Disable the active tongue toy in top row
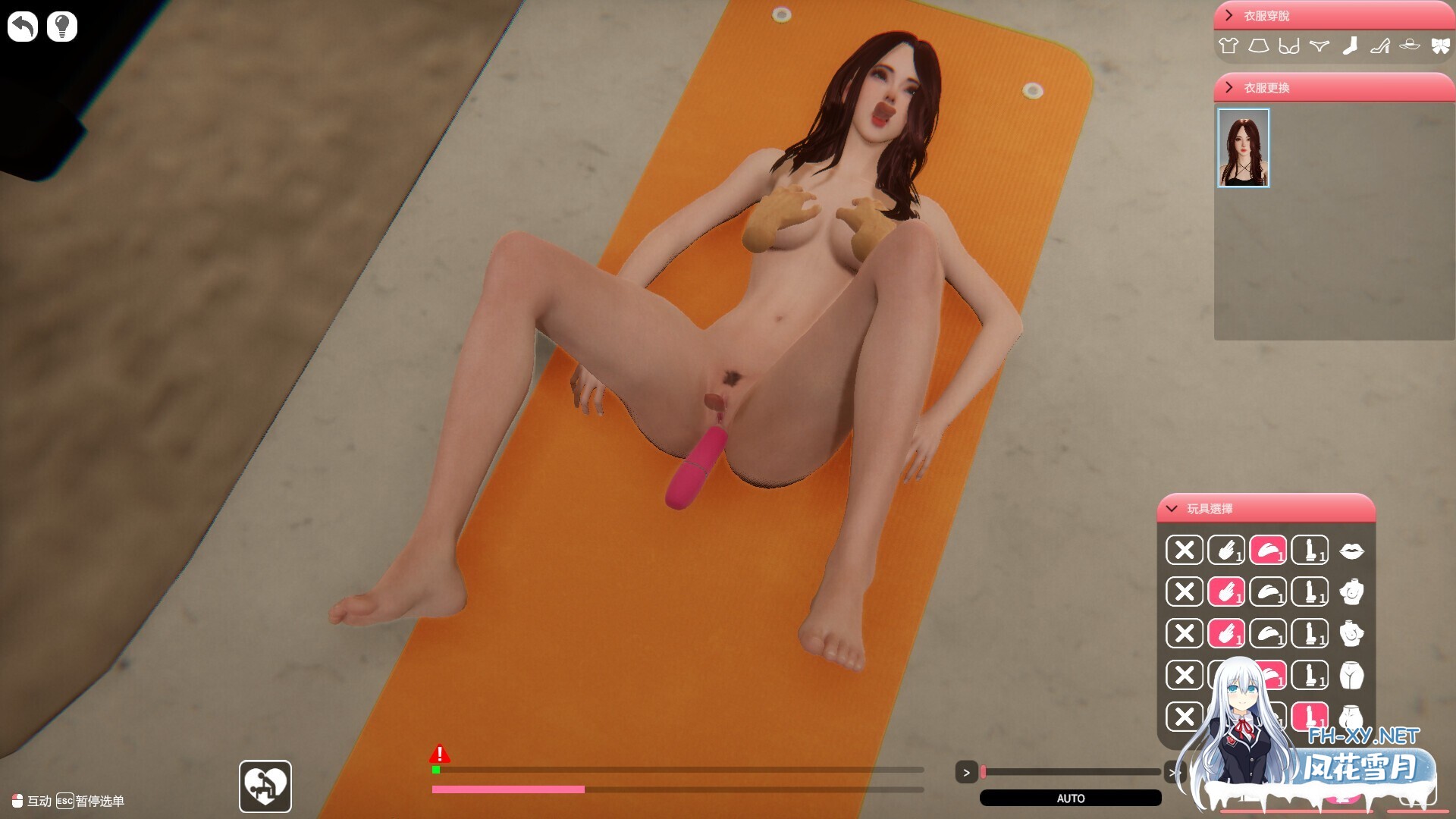The image size is (1456, 819). 1269,551
